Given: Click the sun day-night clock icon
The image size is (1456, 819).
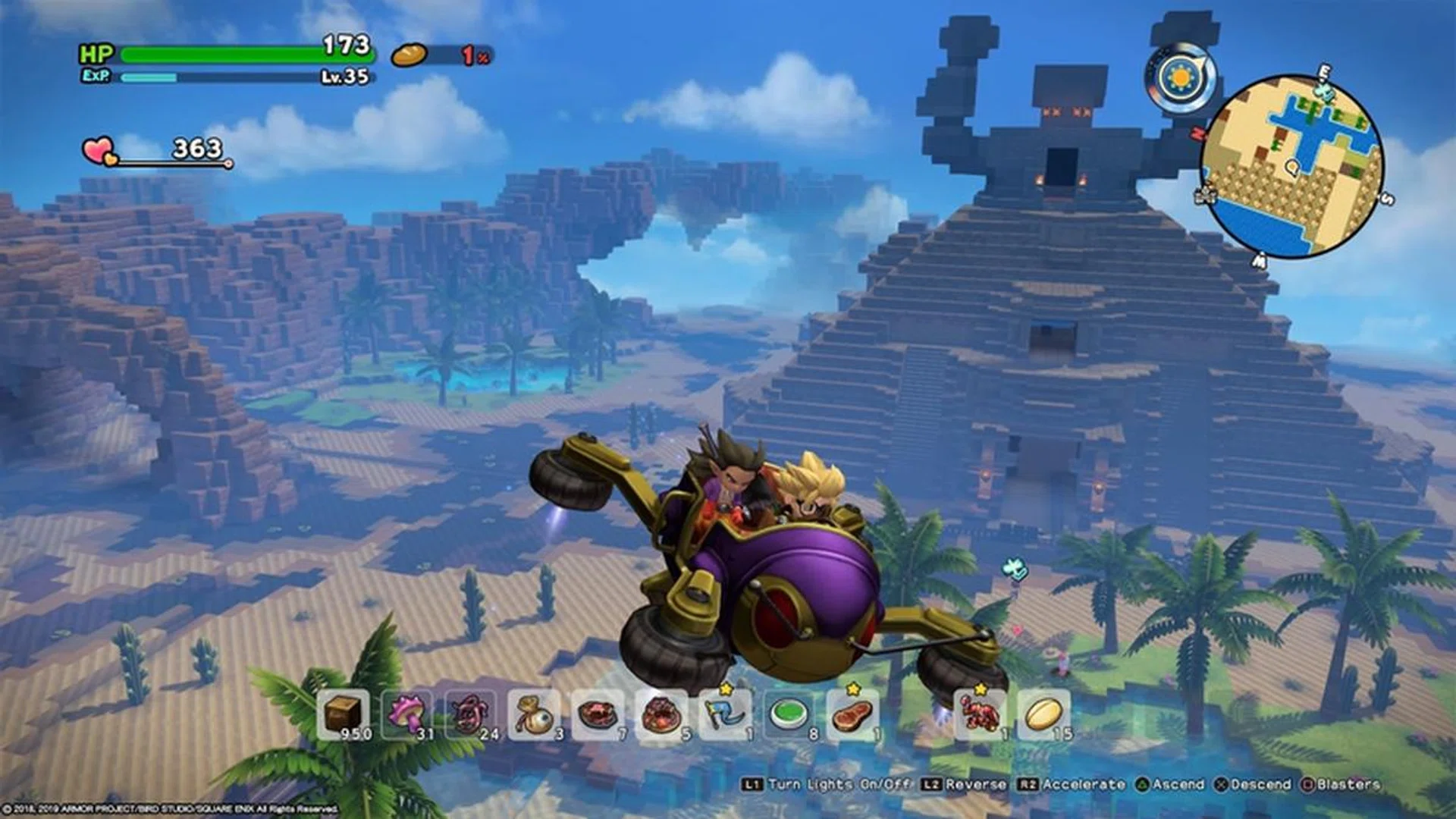Looking at the screenshot, I should [x=1180, y=78].
